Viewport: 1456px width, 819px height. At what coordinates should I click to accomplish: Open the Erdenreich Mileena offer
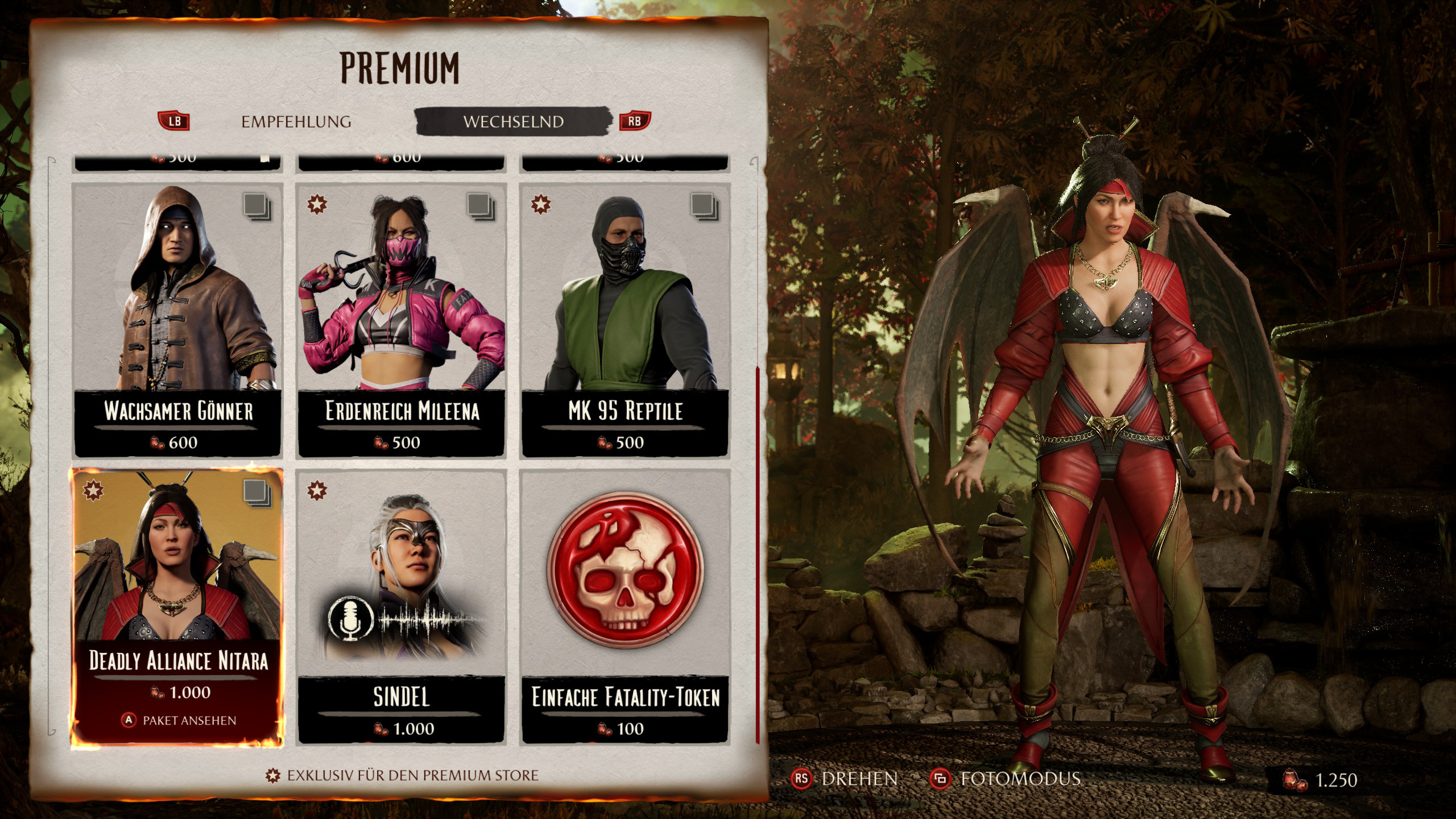[x=402, y=320]
